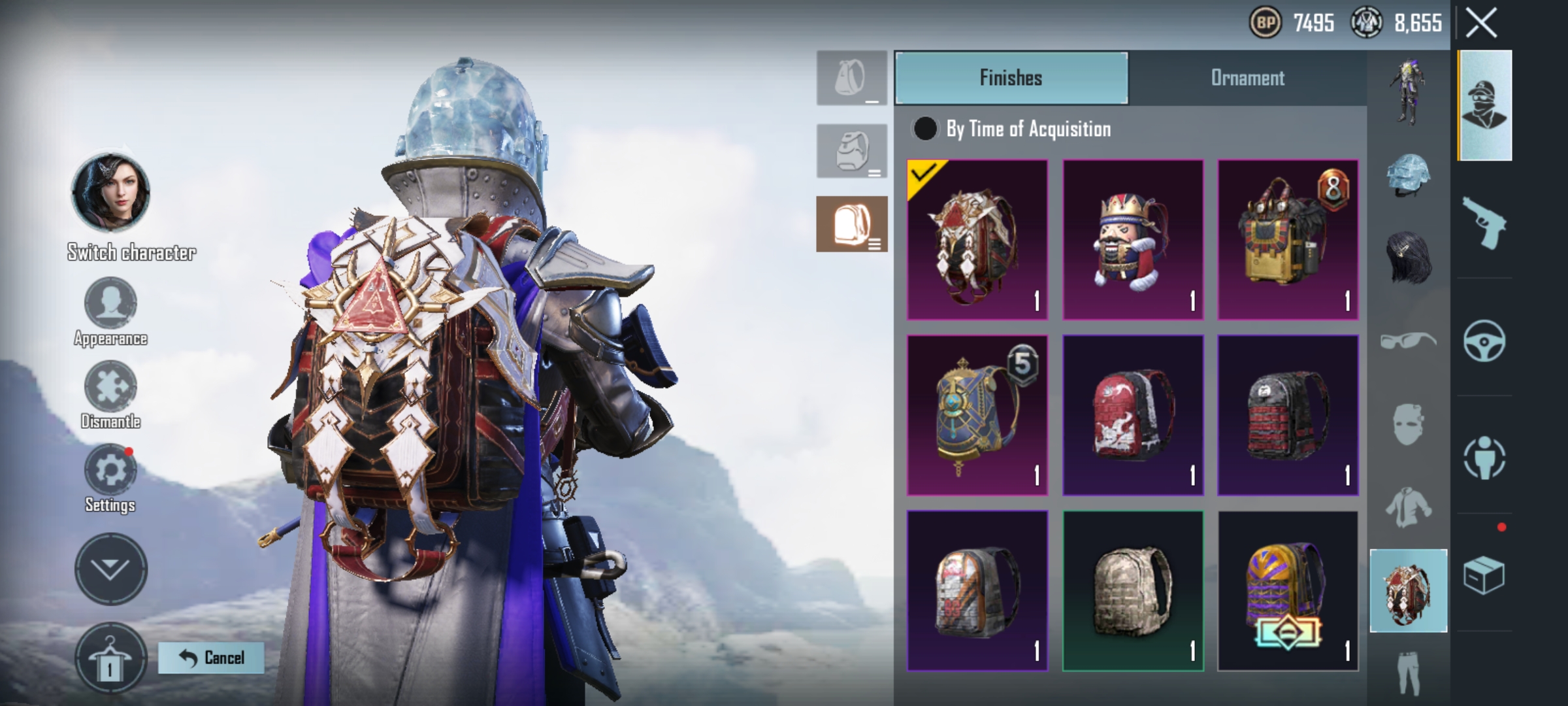Screen dimensions: 1568x706
Task: Open the supply box category
Action: tap(1484, 575)
